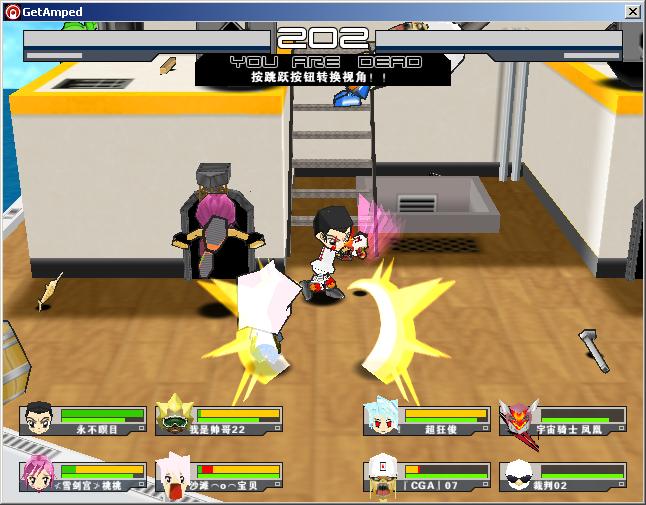Select the 宇宙骑士 凤凰 player portrait
The image size is (646, 505).
tap(517, 418)
